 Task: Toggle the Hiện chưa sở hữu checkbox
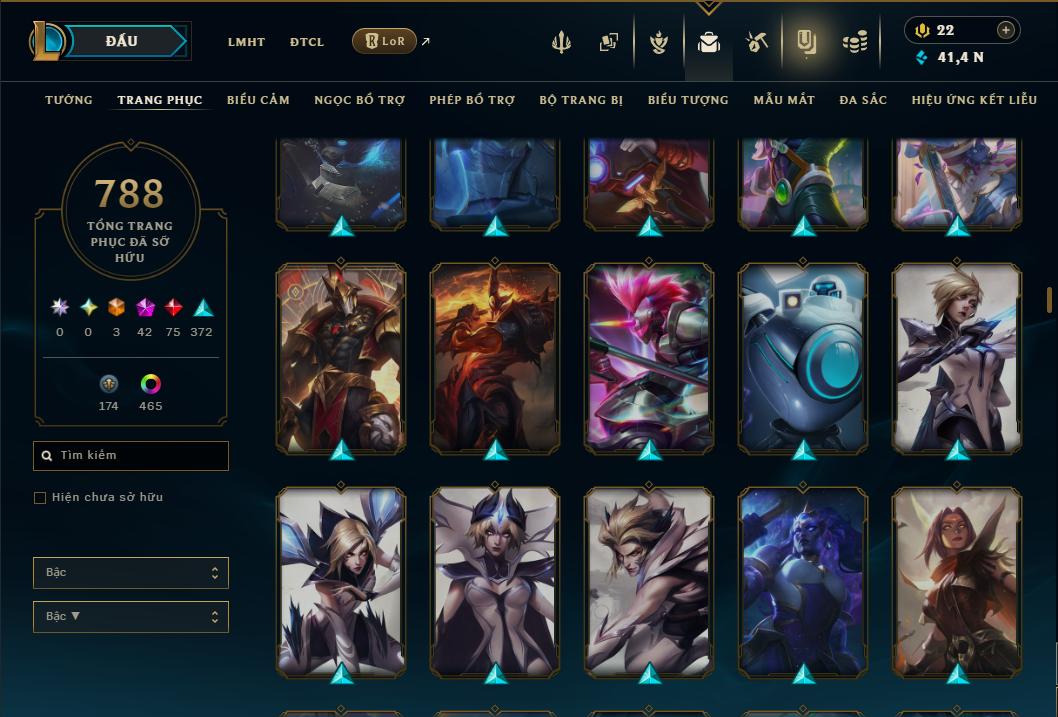[40, 497]
